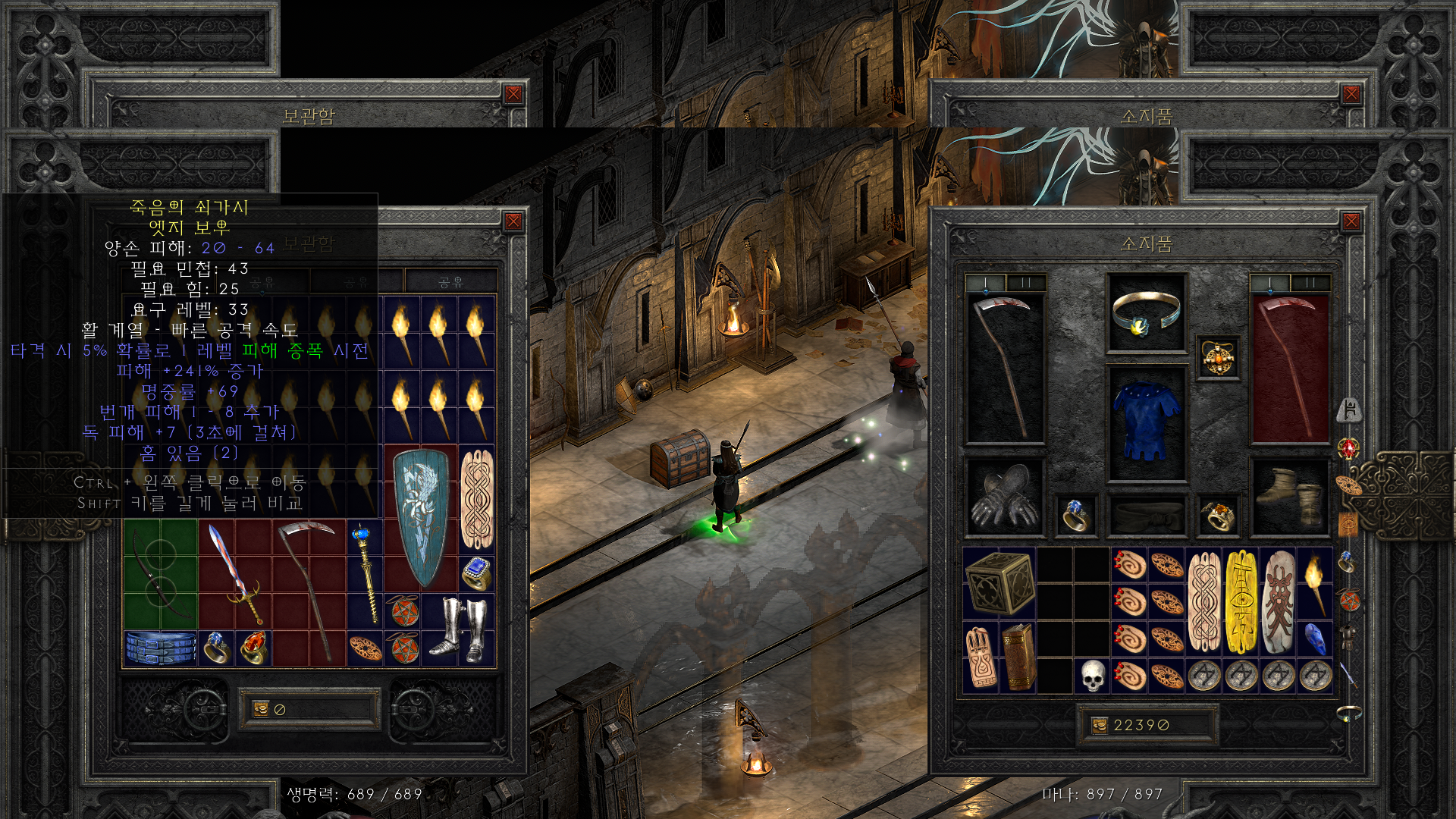Pick up the silver greaves in stash

point(457,630)
